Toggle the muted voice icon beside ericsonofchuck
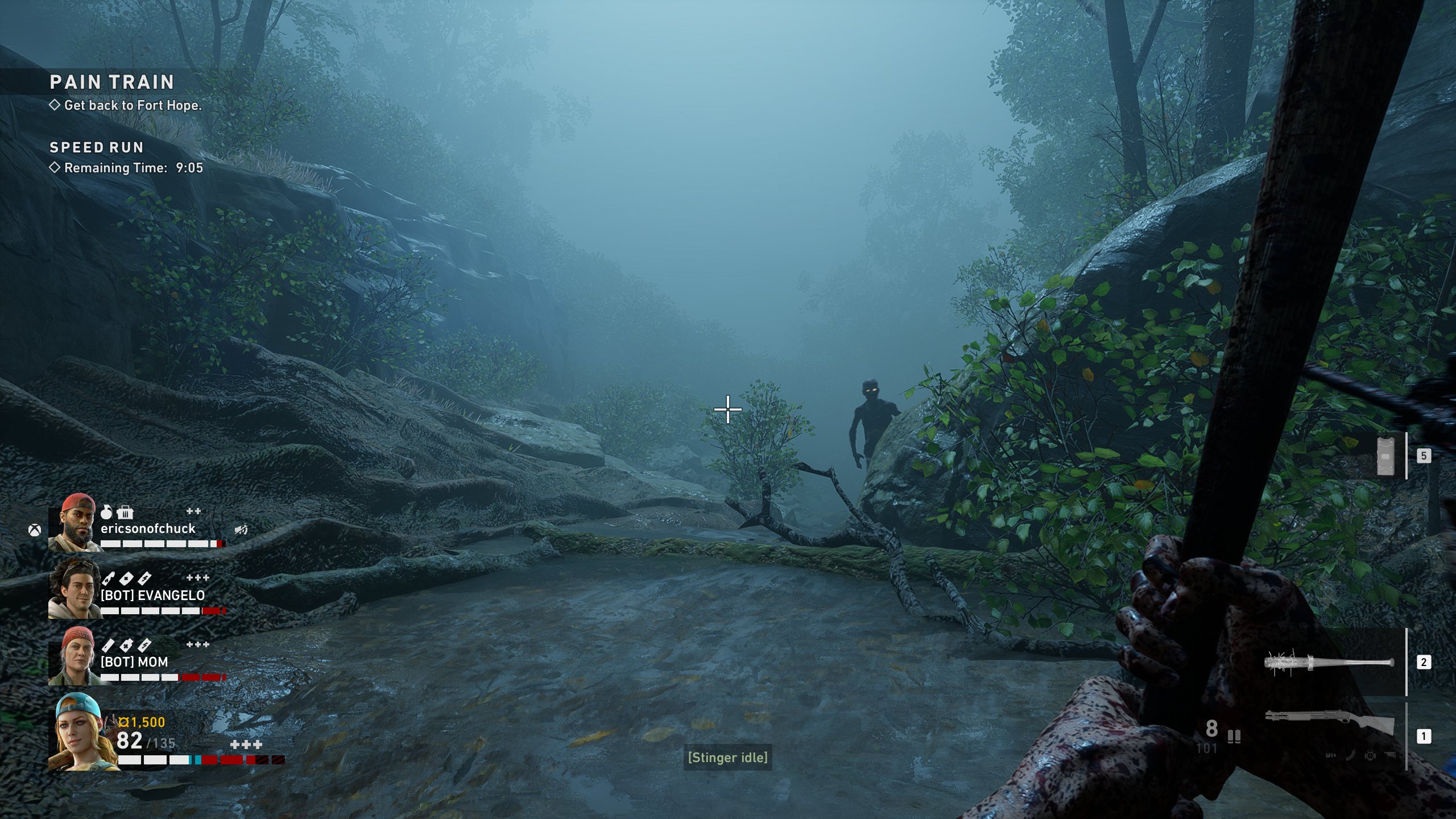 click(x=241, y=530)
